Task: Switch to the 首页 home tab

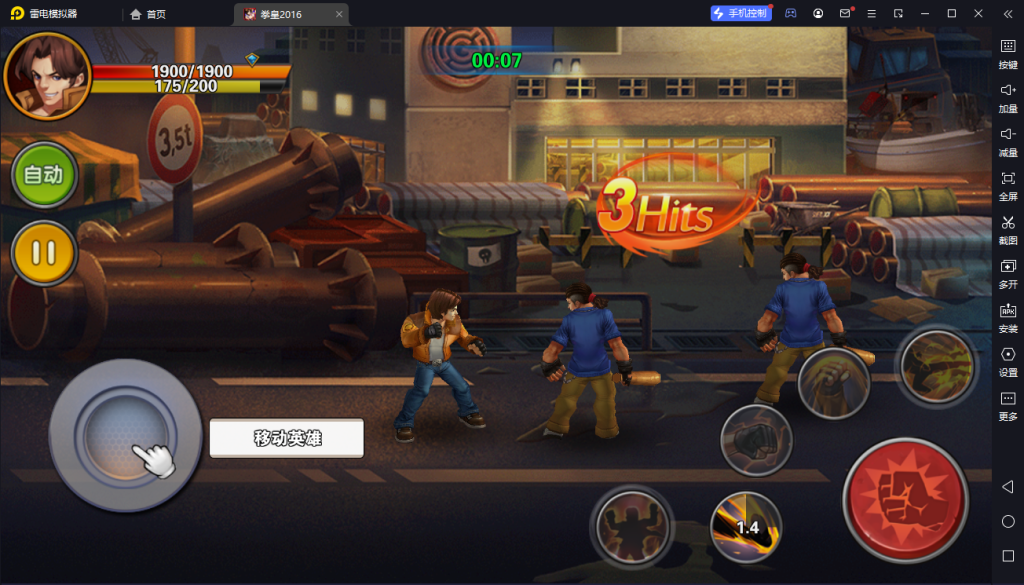Action: [x=148, y=14]
